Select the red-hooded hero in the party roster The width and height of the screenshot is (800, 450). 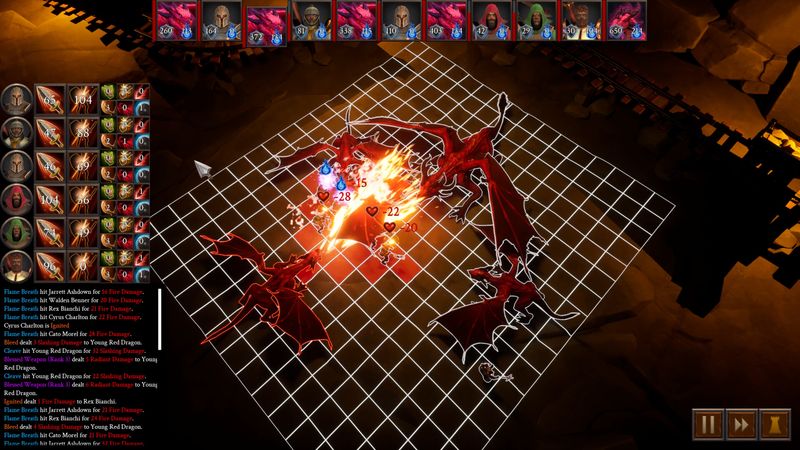point(15,200)
